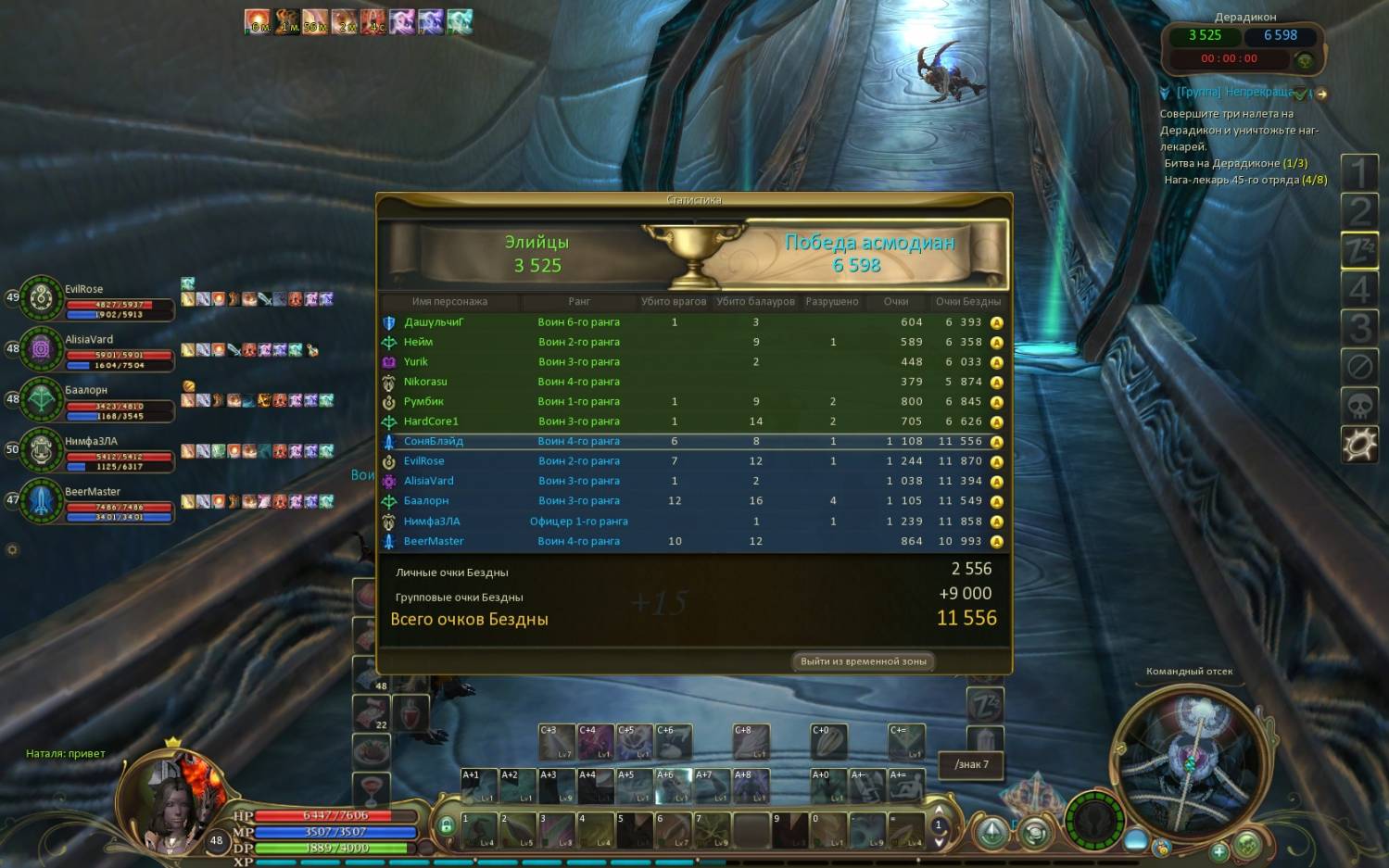Click the green plus button below minimap
The width and height of the screenshot is (1389, 868).
coord(1219,850)
